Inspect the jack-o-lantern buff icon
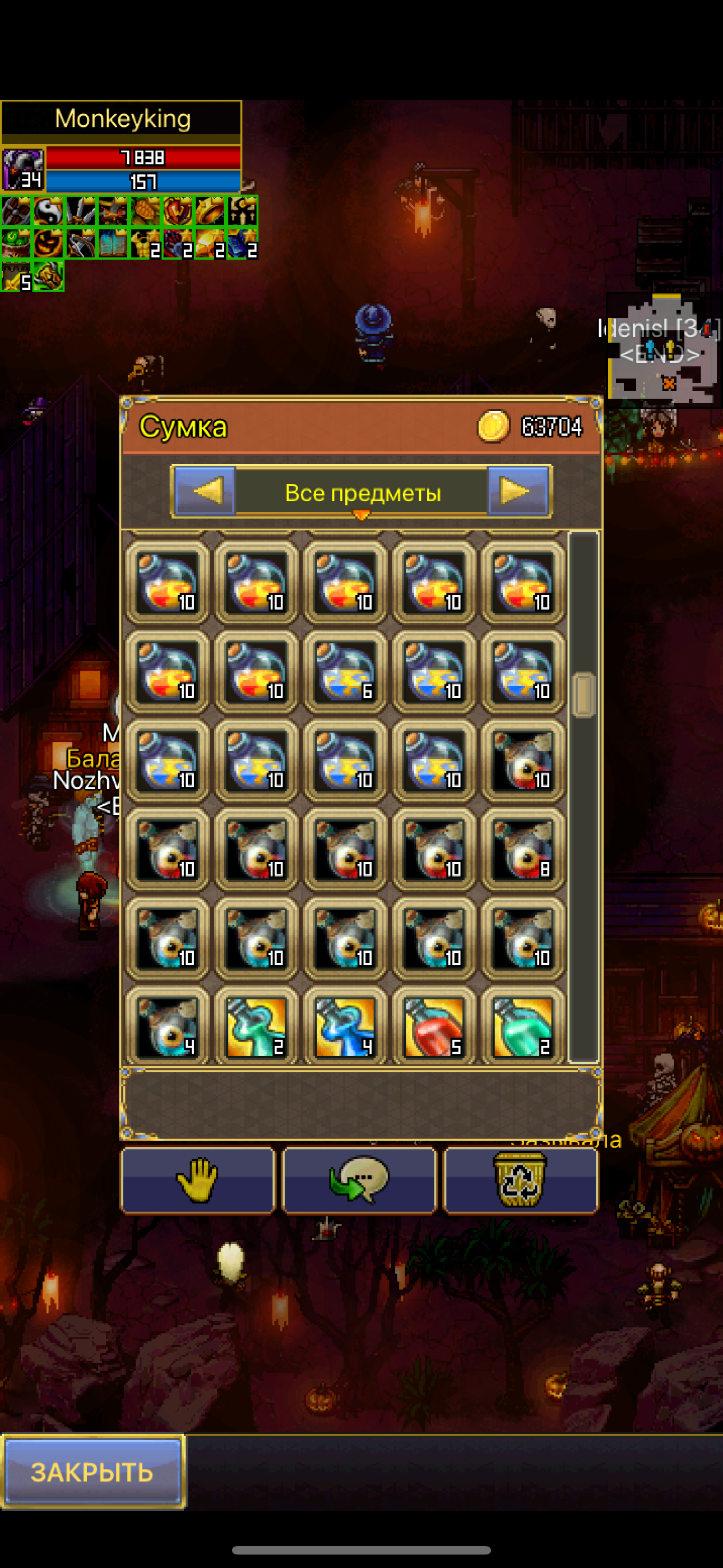Image resolution: width=723 pixels, height=1568 pixels. click(48, 243)
